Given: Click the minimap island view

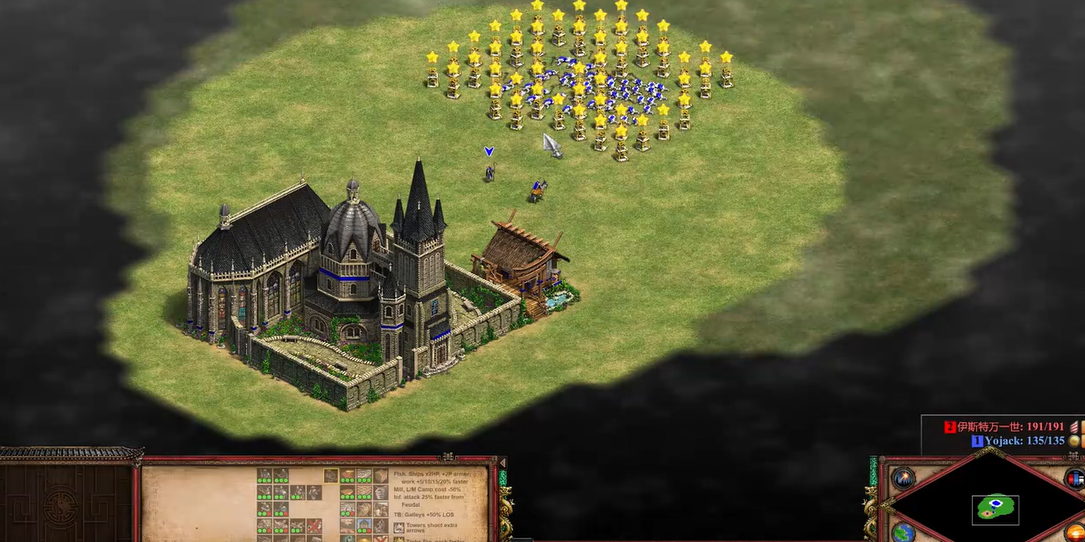Looking at the screenshot, I should click(x=996, y=507).
